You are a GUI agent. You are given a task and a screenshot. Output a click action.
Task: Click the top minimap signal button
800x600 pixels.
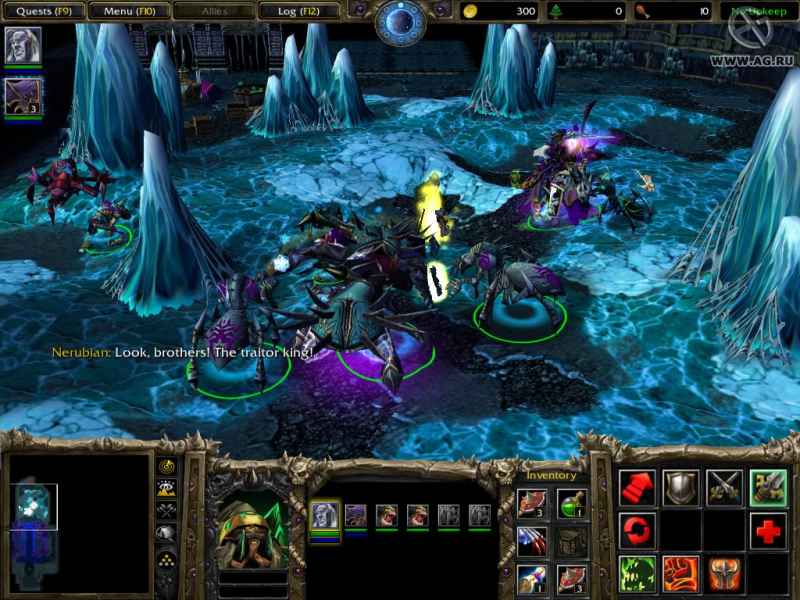point(165,467)
